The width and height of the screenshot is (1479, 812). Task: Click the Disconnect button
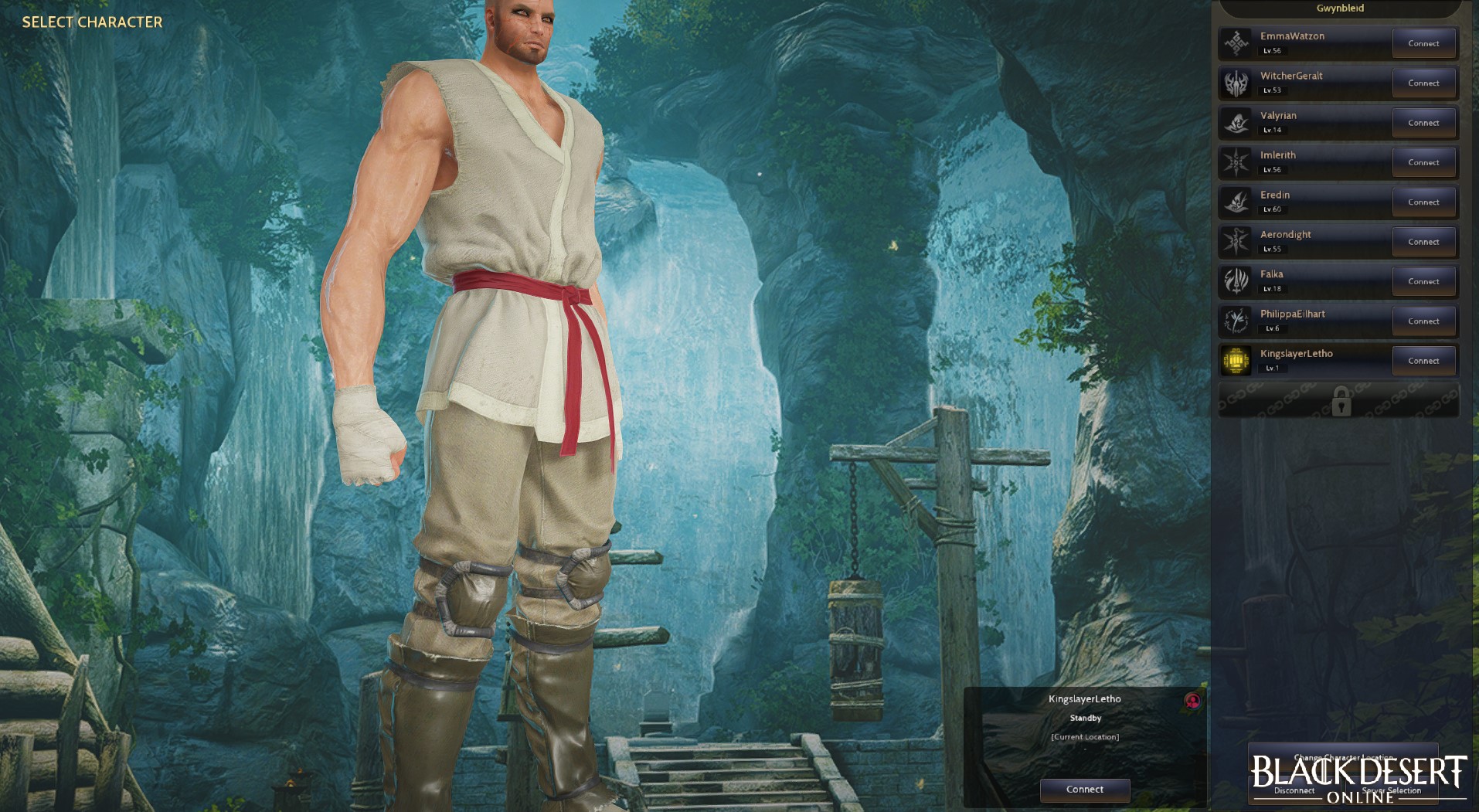[x=1294, y=790]
